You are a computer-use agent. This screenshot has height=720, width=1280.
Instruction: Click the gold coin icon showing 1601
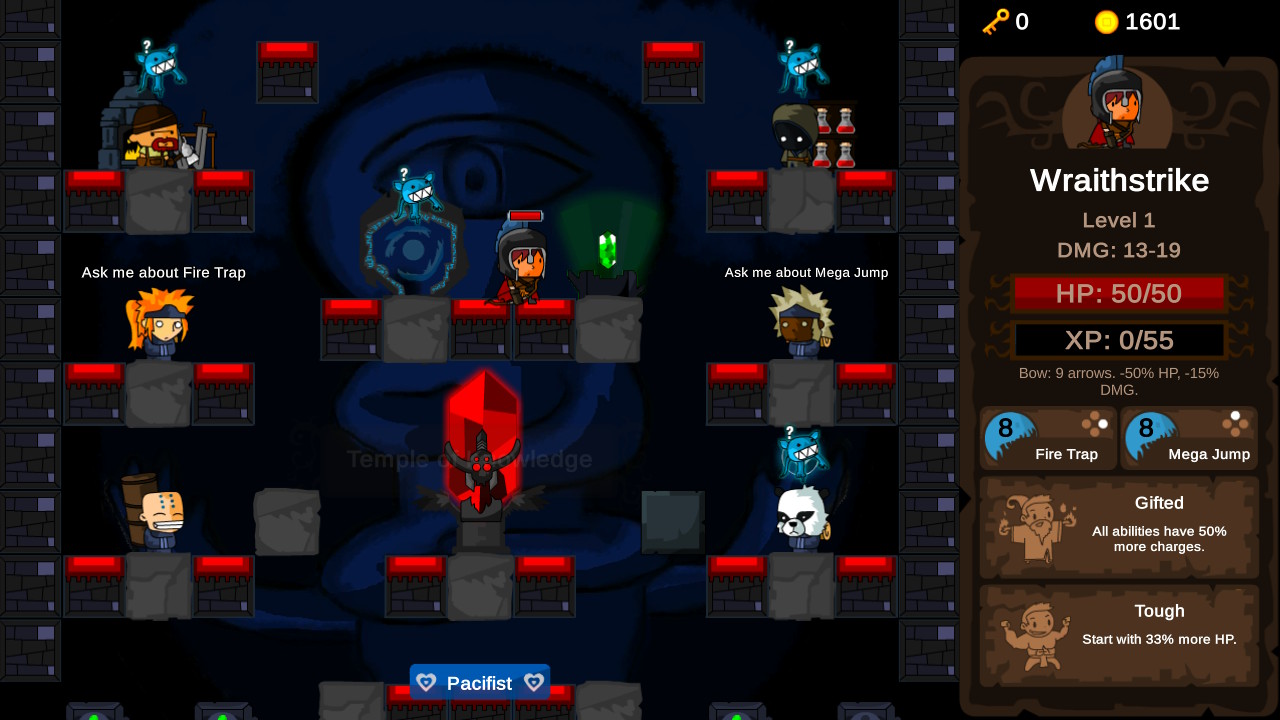tap(1107, 22)
